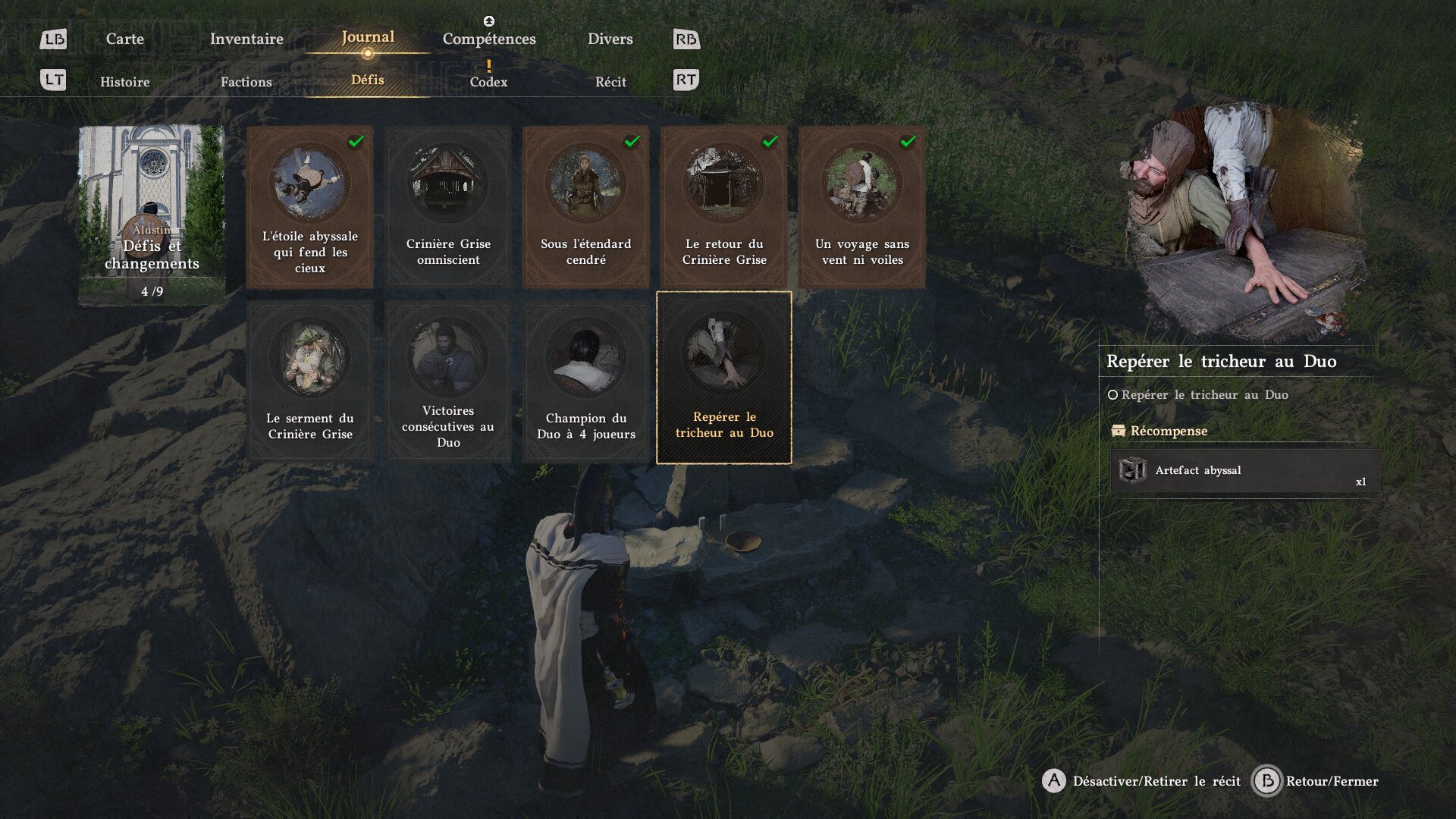Screen dimensions: 1456x819
Task: View the Récit section
Action: (x=610, y=82)
